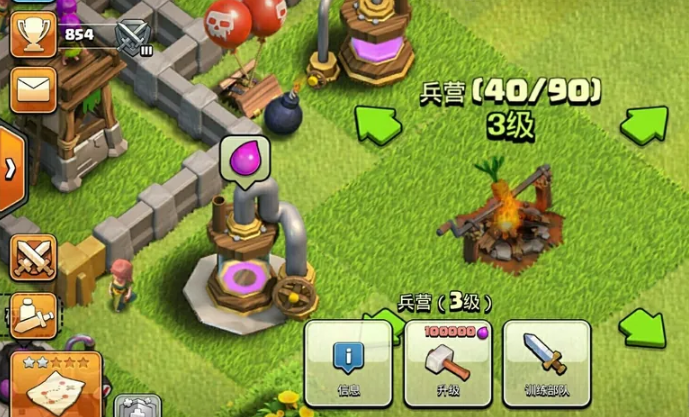Open the mailbox envelope button
Screen dimensions: 689x417
click(32, 89)
